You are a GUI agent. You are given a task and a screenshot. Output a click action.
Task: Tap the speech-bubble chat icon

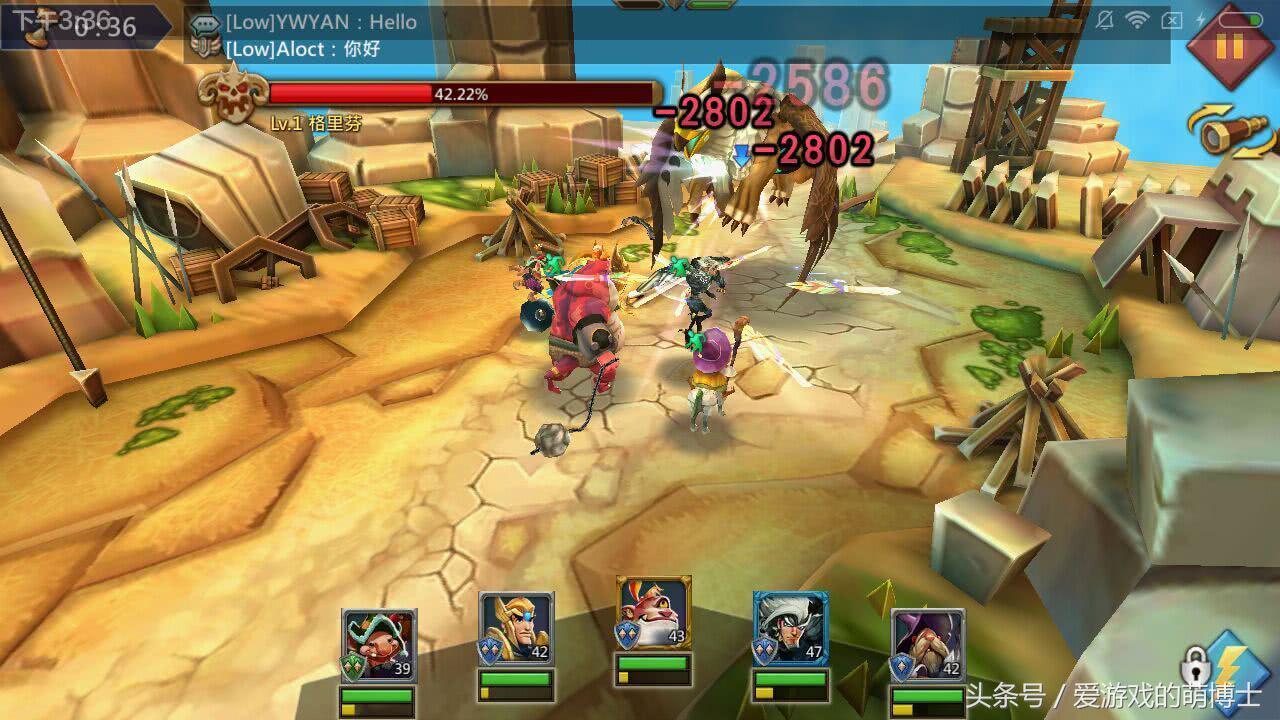[x=205, y=24]
